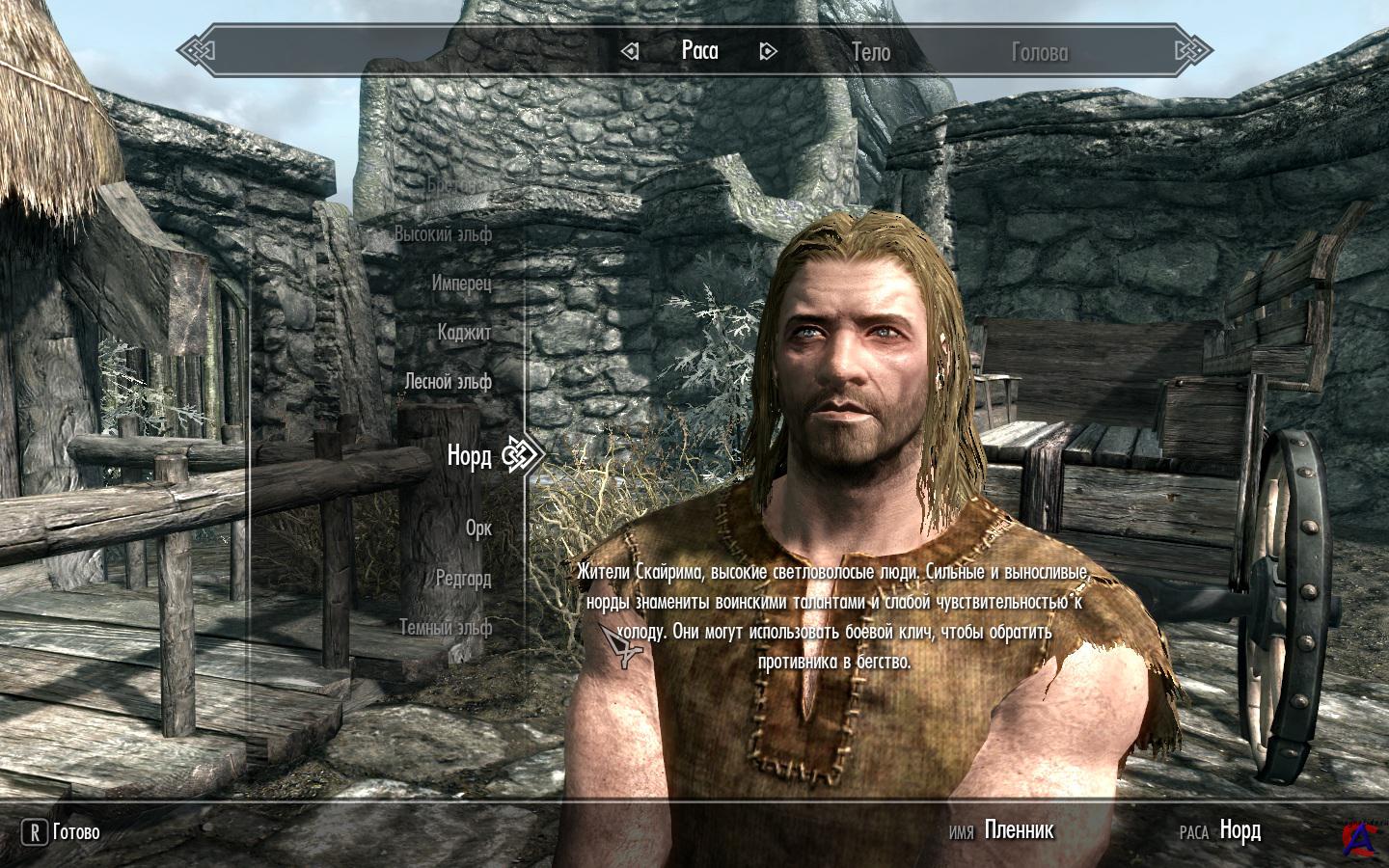Choose Лесной эльф as race

tap(448, 382)
